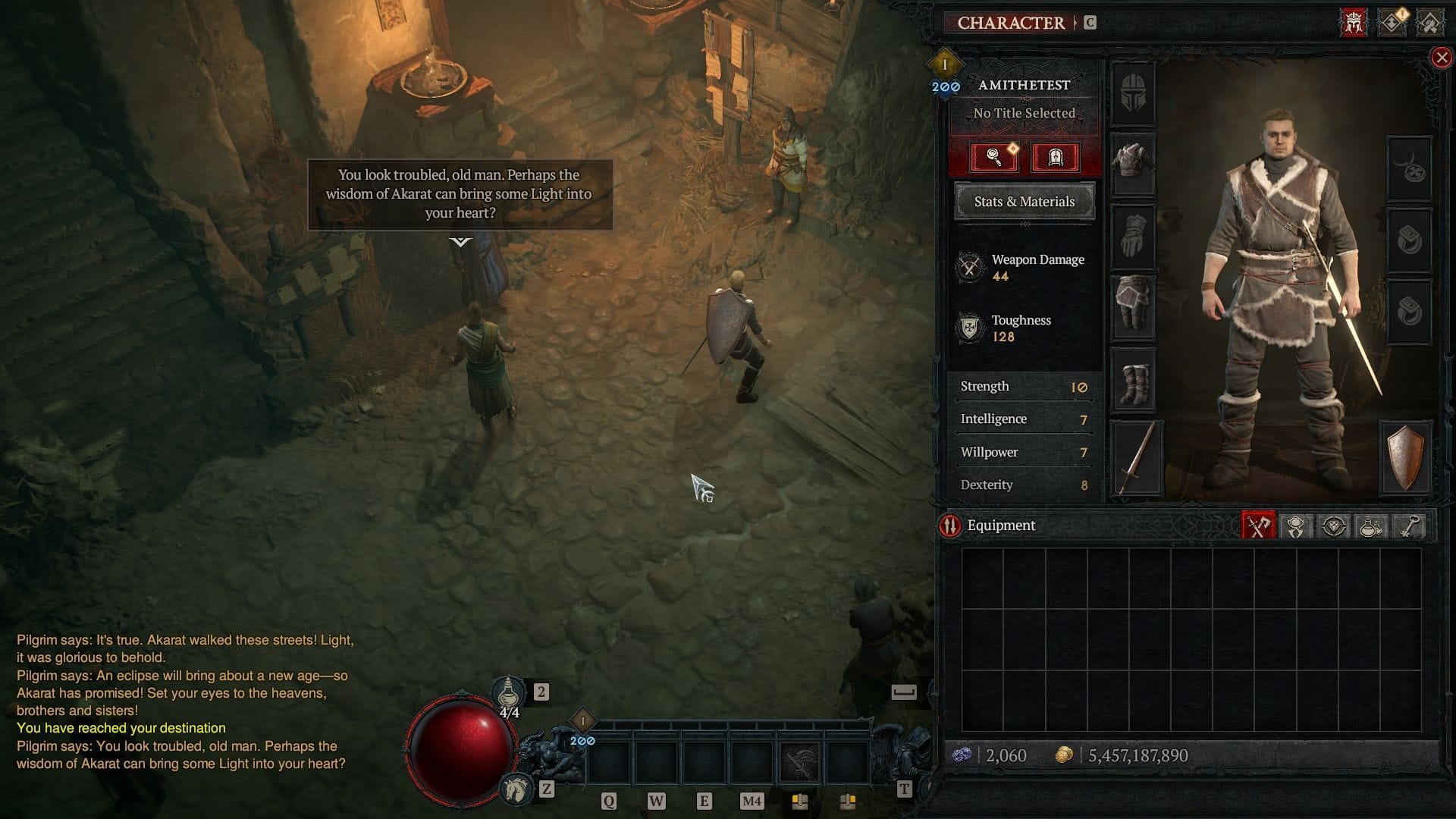Open title selection under No Title Selected
Viewport: 1456px width, 819px height.
coord(1024,112)
